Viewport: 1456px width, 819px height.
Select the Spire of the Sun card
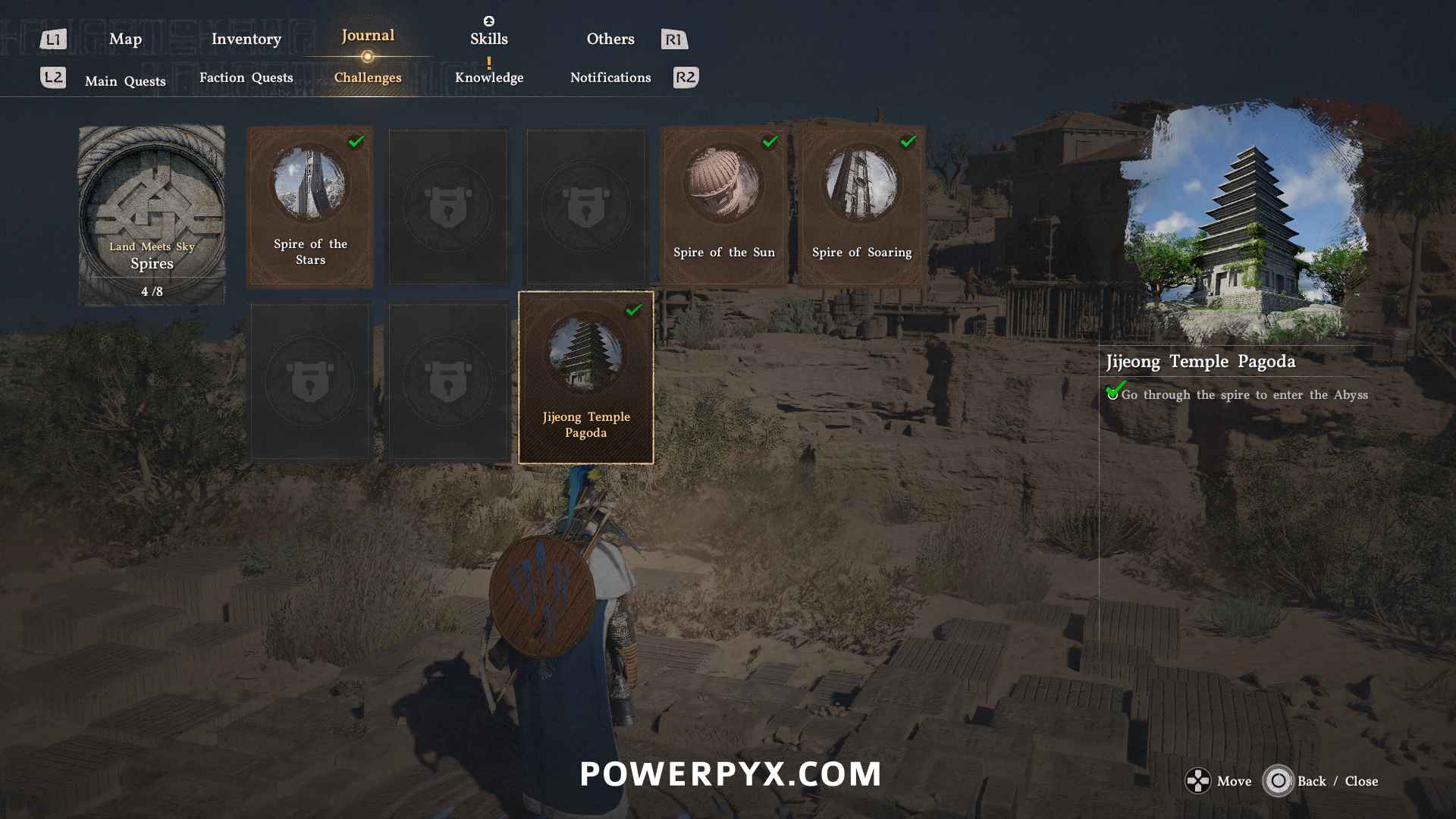[x=724, y=206]
